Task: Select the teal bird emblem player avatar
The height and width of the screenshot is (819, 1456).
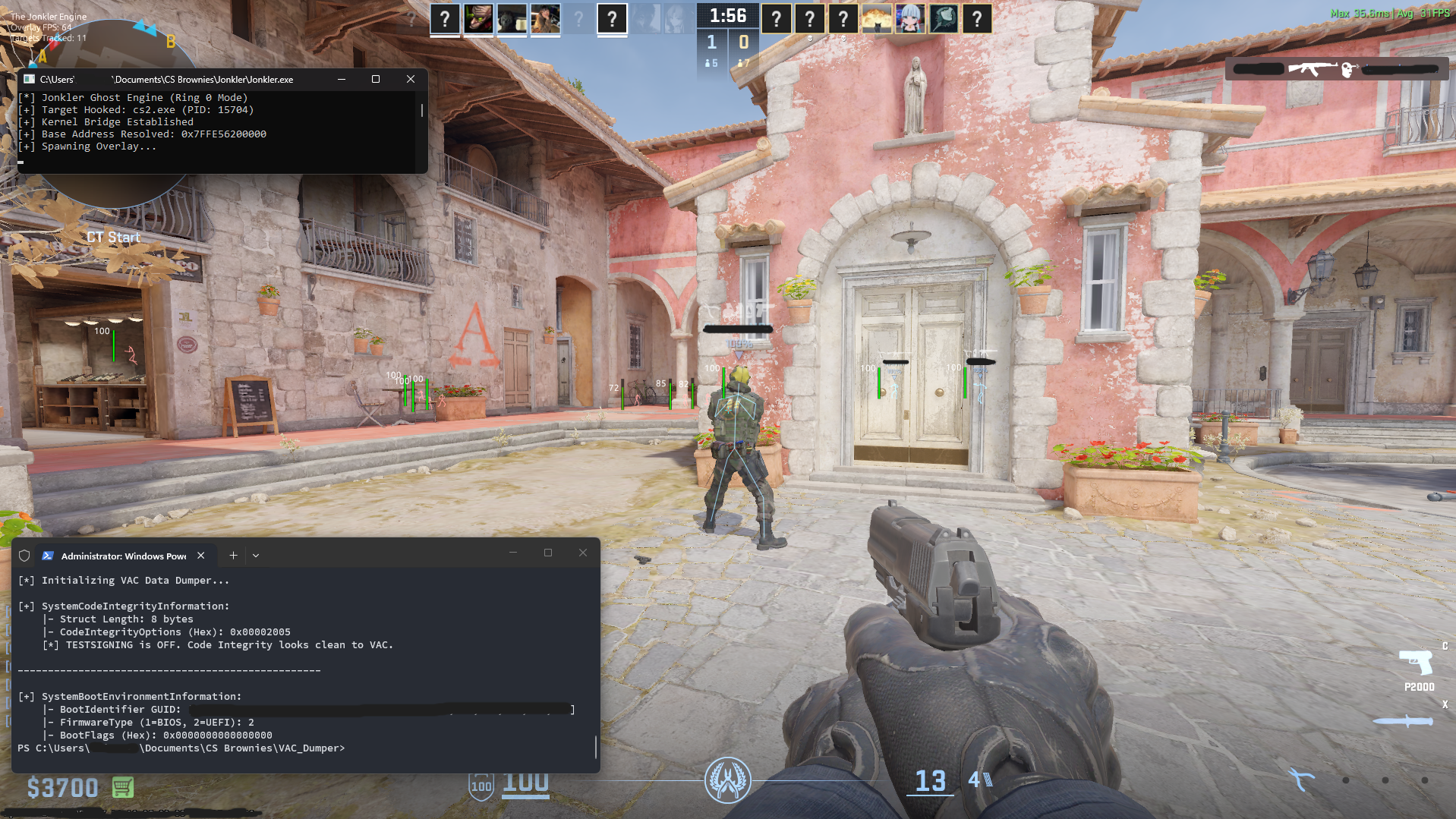Action: coord(944,18)
